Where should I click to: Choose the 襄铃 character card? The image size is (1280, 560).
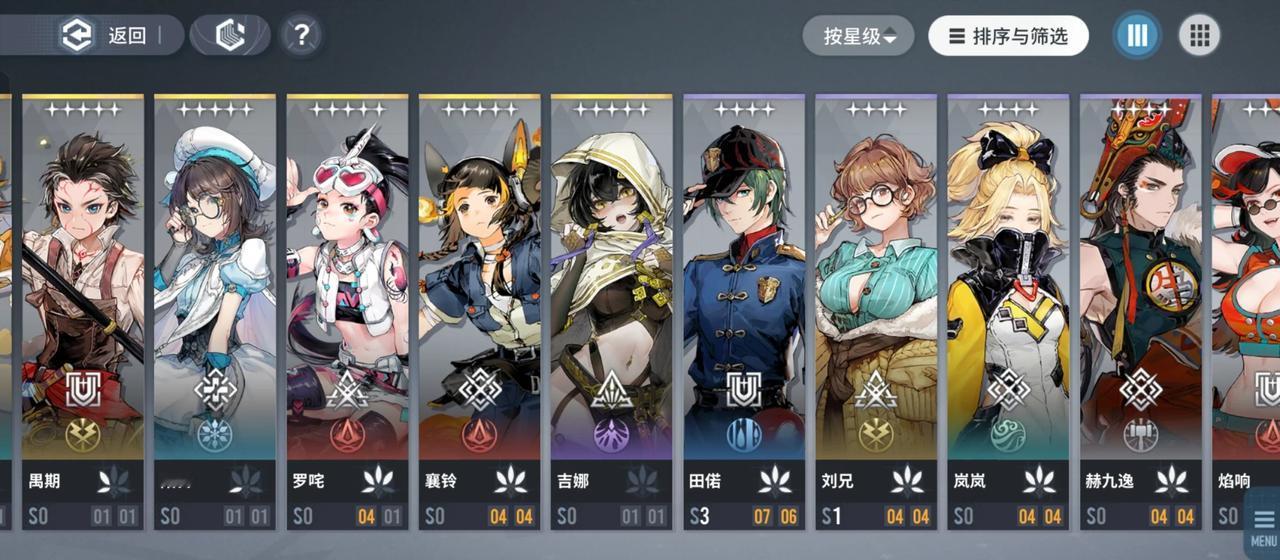[x=479, y=300]
